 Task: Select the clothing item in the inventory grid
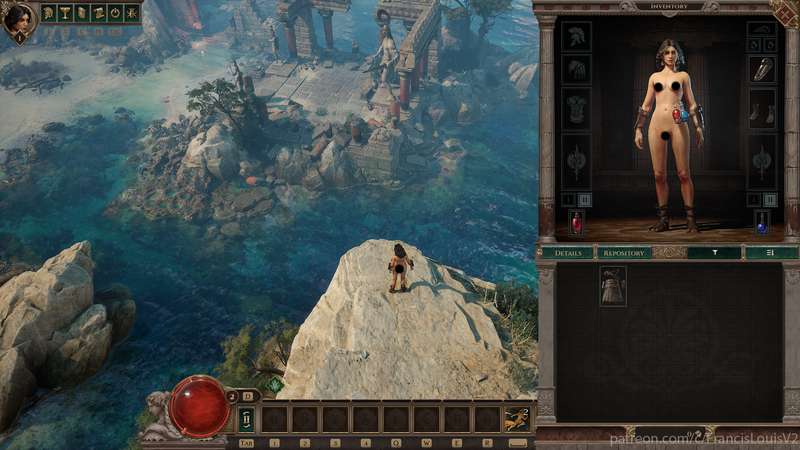click(x=612, y=284)
